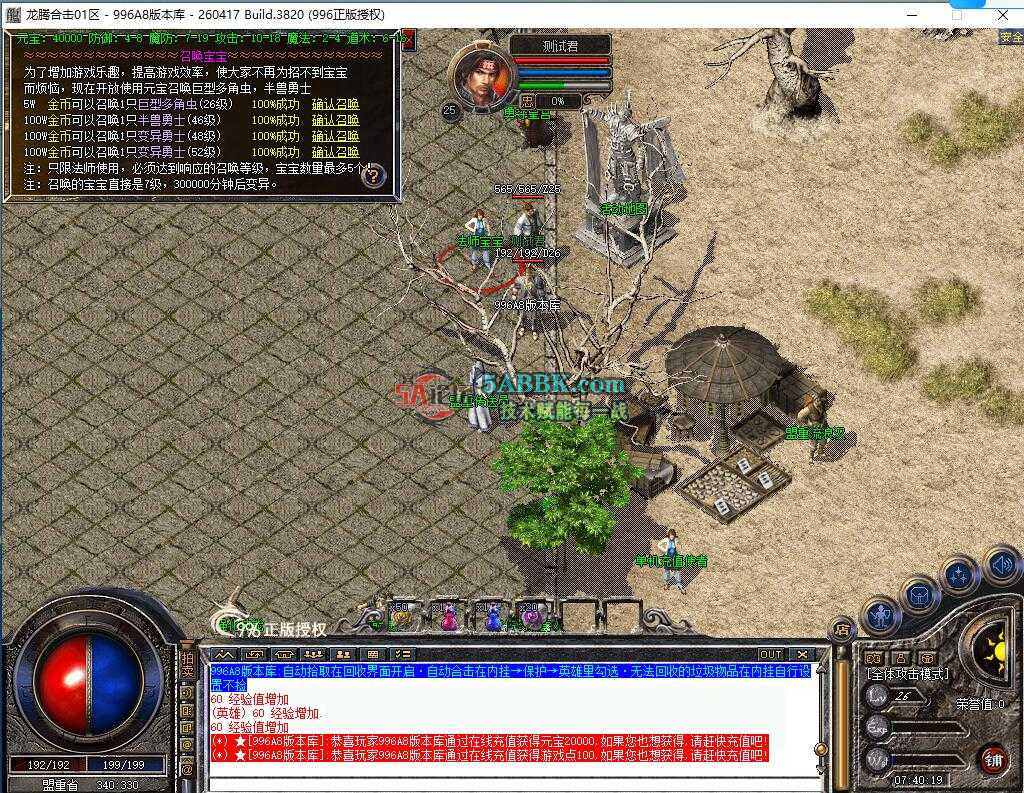Open the 拍卖 auction button
The image size is (1024, 793).
coord(187,665)
